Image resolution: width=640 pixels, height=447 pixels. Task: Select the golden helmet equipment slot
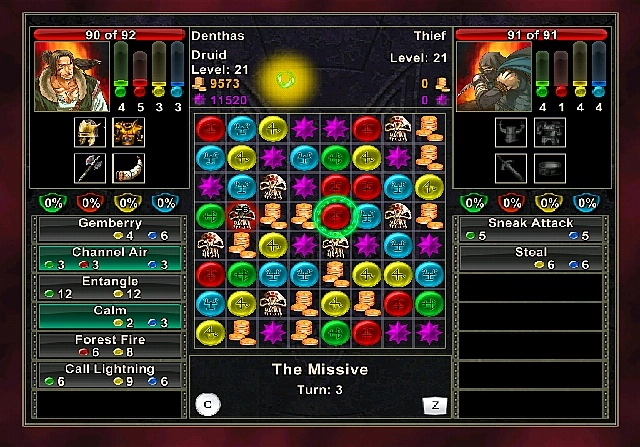click(x=90, y=132)
